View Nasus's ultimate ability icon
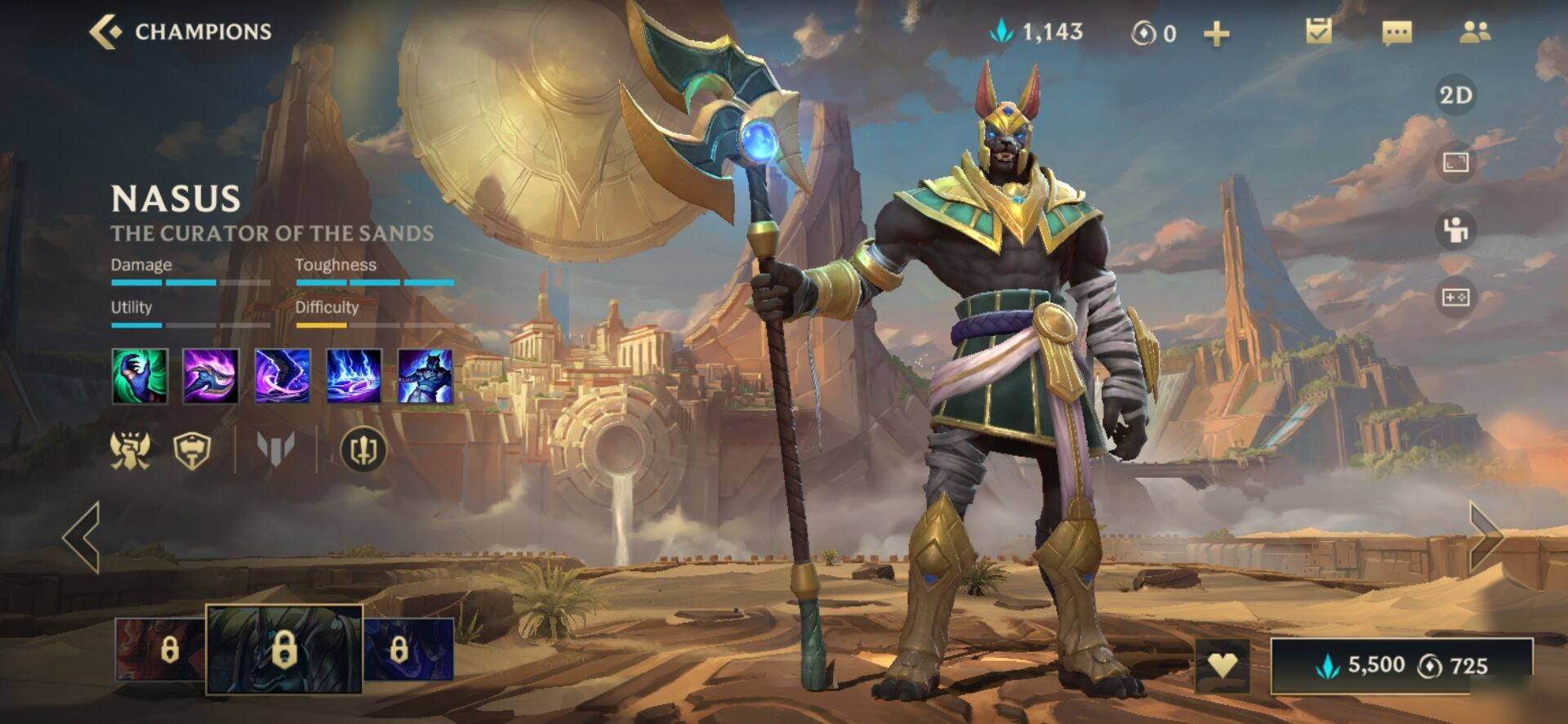The height and width of the screenshot is (724, 1568). click(x=425, y=376)
